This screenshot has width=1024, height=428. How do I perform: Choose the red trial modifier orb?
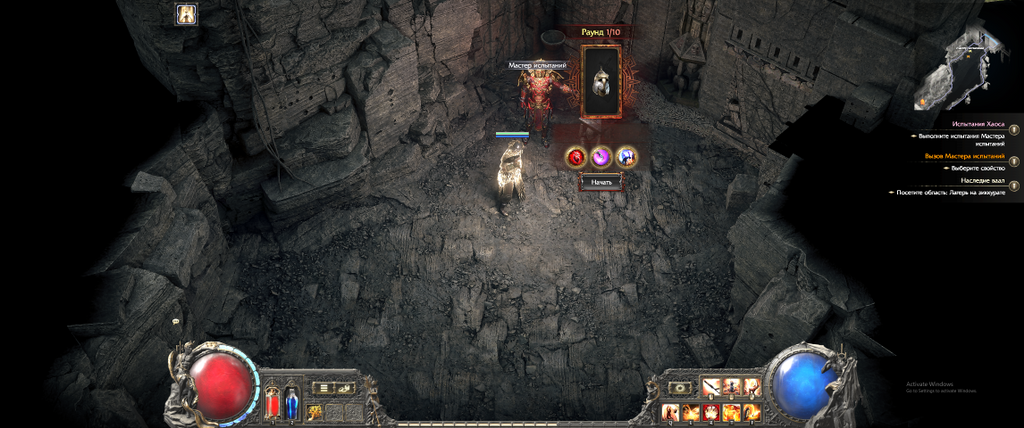click(576, 156)
